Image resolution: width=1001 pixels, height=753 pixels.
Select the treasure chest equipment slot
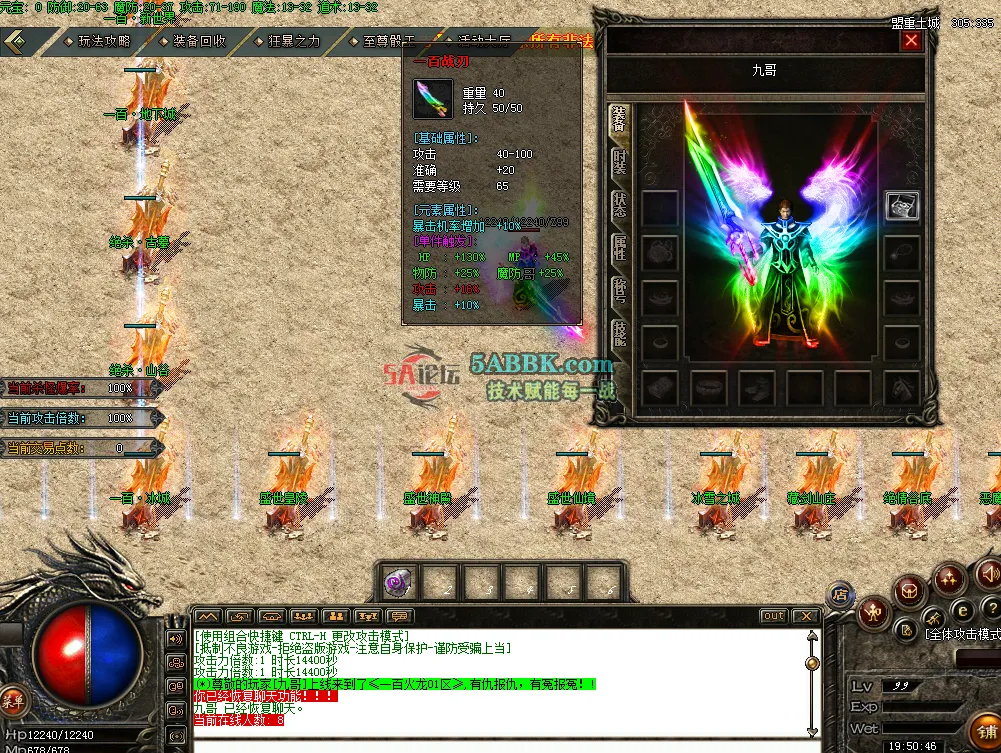[902, 206]
